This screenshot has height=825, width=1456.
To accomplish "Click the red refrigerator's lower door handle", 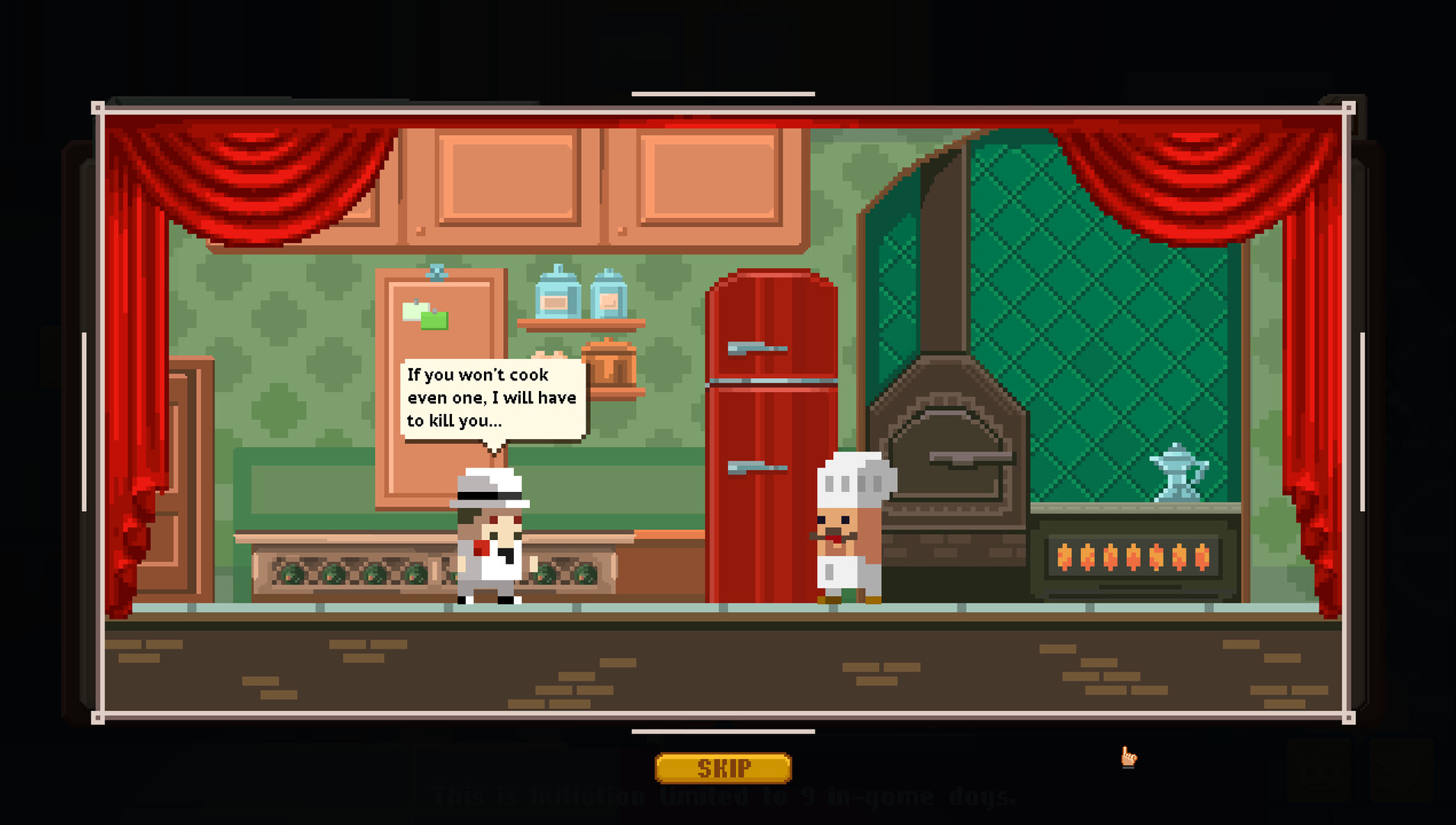I will [x=756, y=466].
